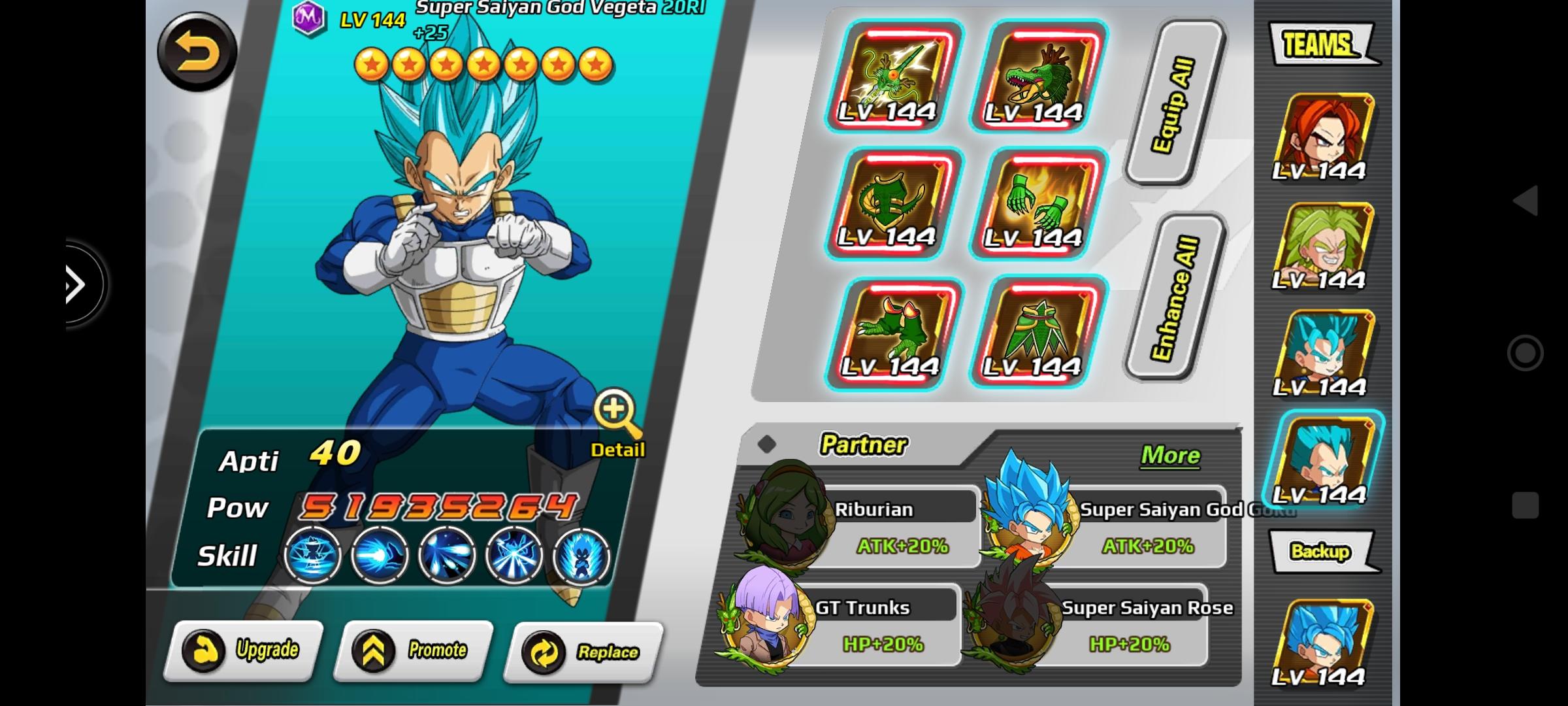Viewport: 1568px width, 706px height.
Task: View more partner options
Action: click(x=1169, y=456)
